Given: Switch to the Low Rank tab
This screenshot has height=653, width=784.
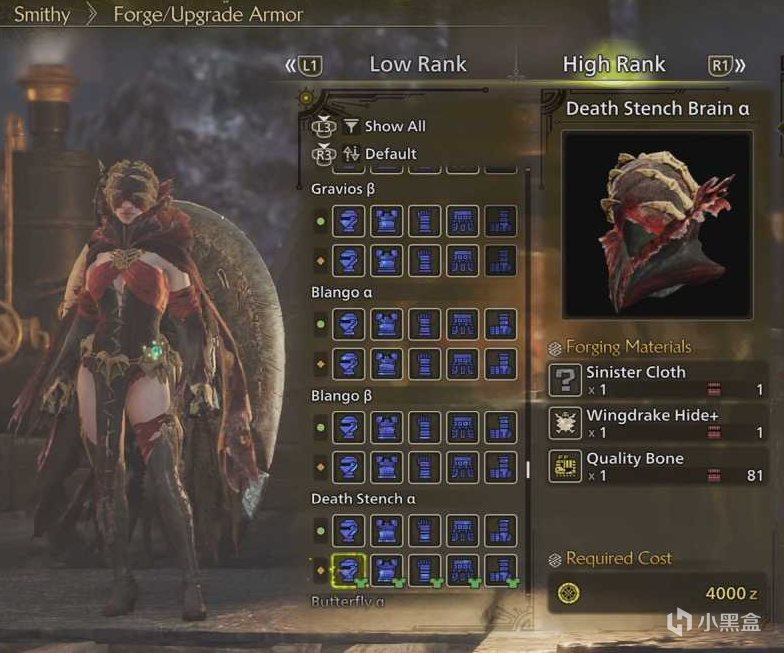Looking at the screenshot, I should [x=418, y=65].
